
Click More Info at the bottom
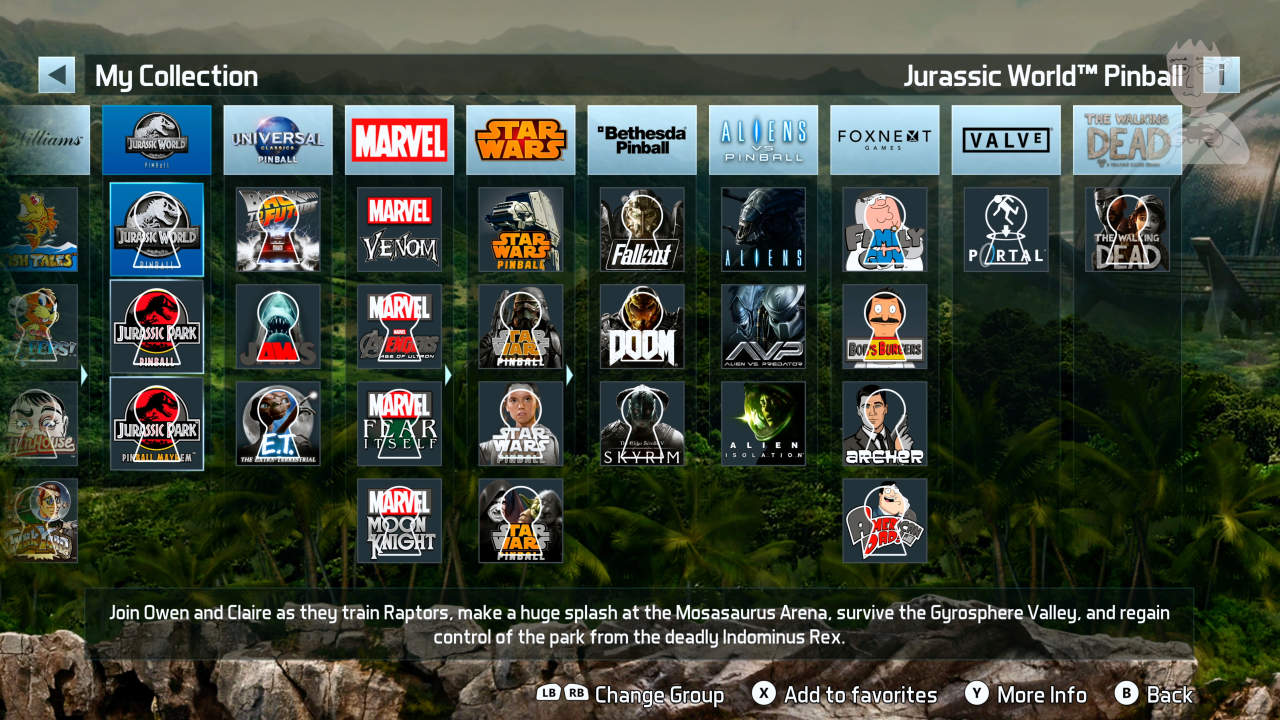[1040, 694]
